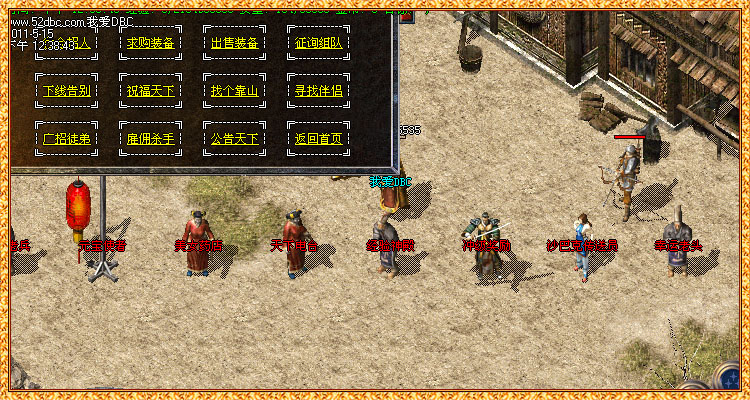Select the 求购装备 option
The image size is (750, 400).
coord(150,44)
